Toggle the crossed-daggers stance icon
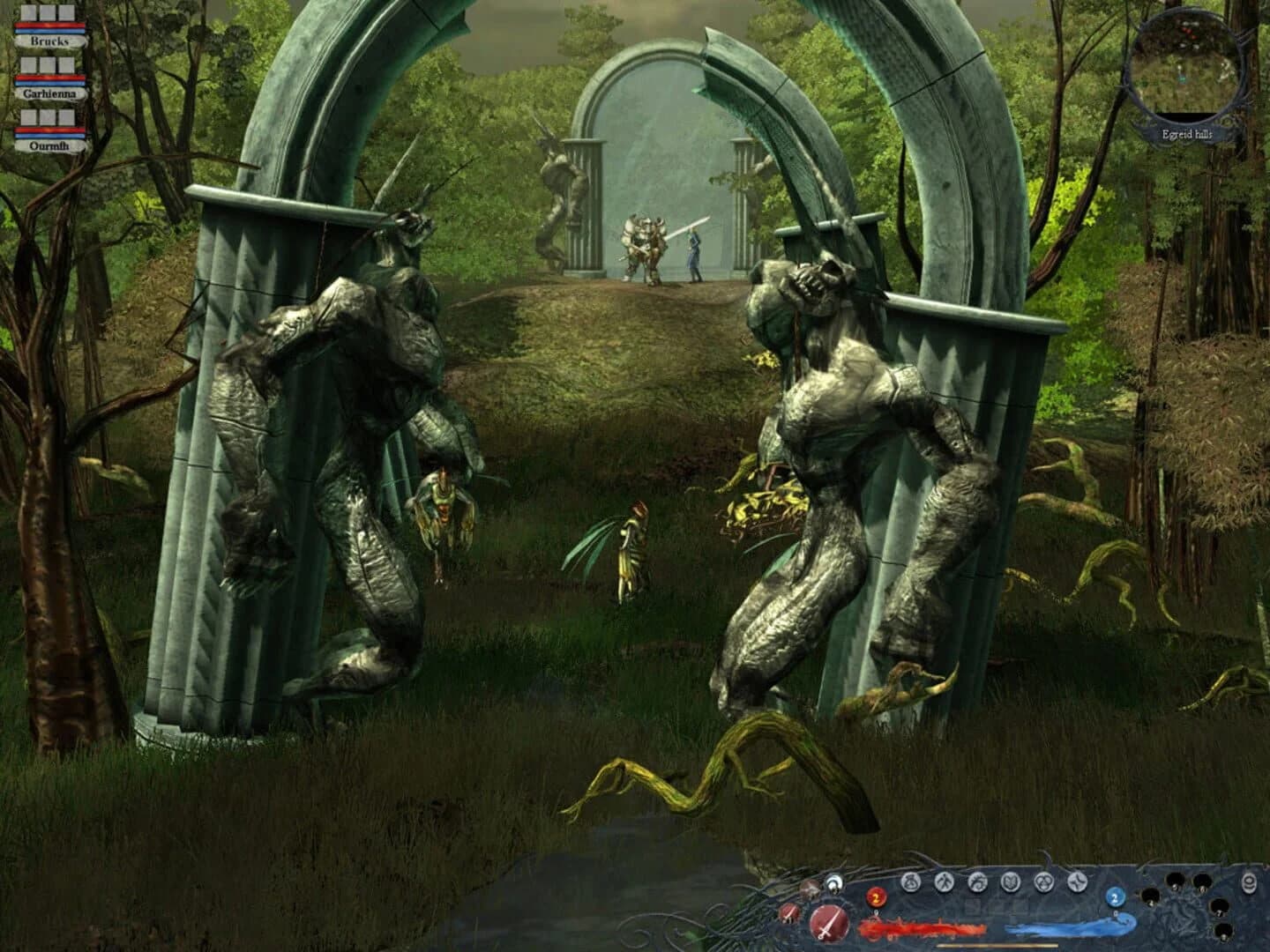1270x952 pixels. click(789, 913)
